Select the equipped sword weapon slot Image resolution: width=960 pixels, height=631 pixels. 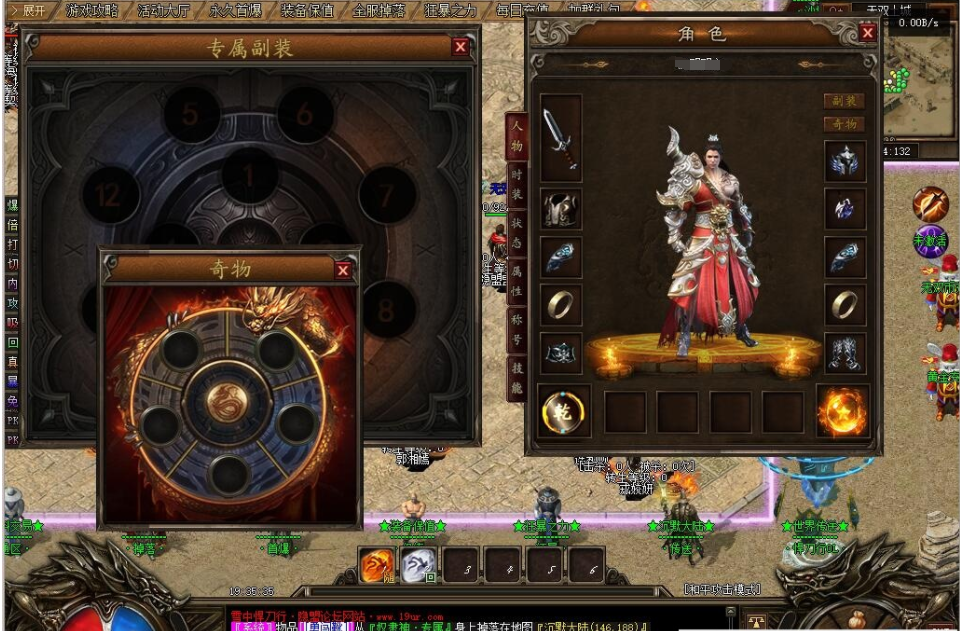pos(560,138)
